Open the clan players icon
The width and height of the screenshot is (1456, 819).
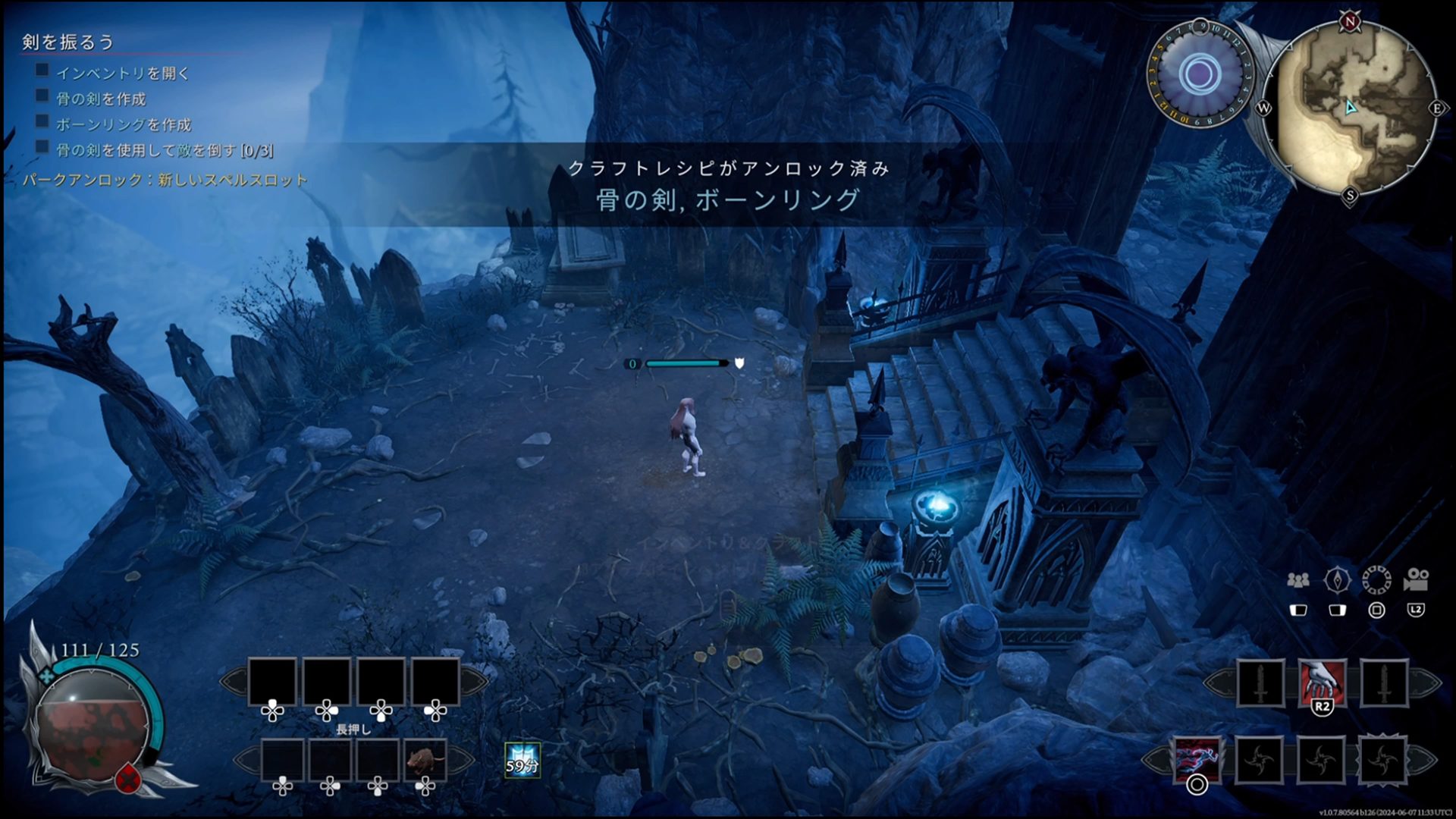[1298, 581]
